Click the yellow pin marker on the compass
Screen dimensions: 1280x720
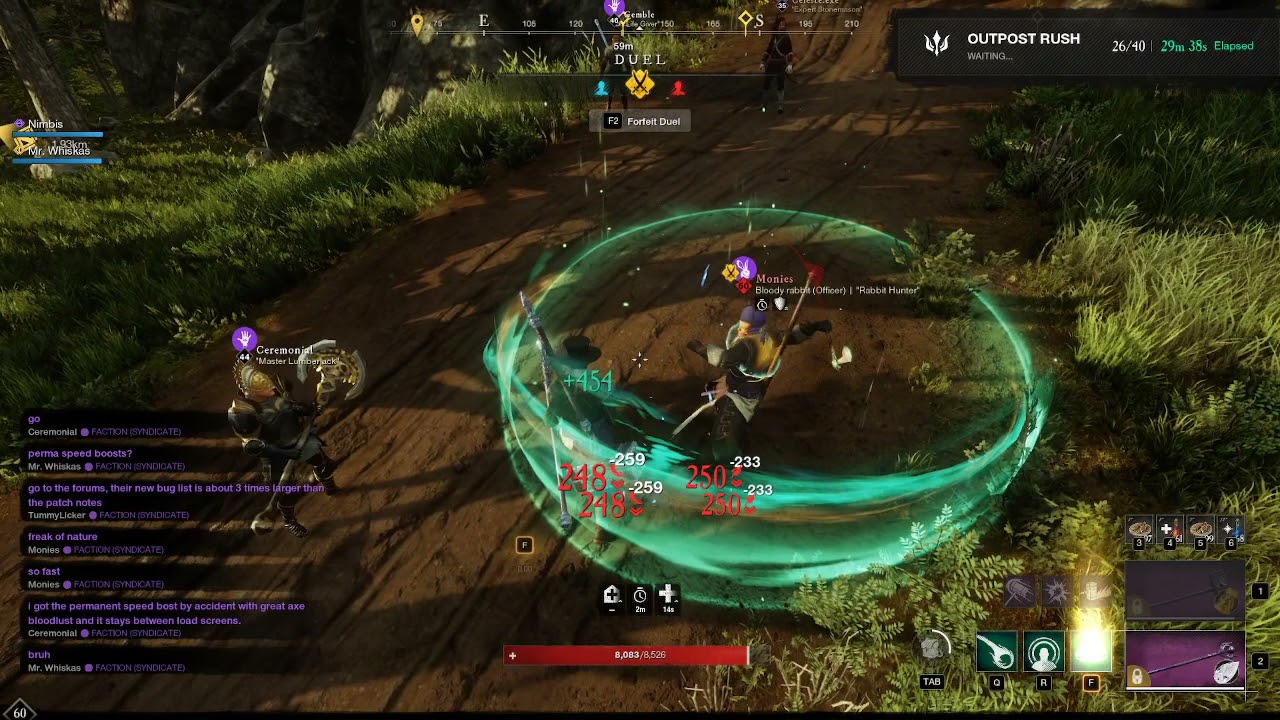pyautogui.click(x=417, y=23)
